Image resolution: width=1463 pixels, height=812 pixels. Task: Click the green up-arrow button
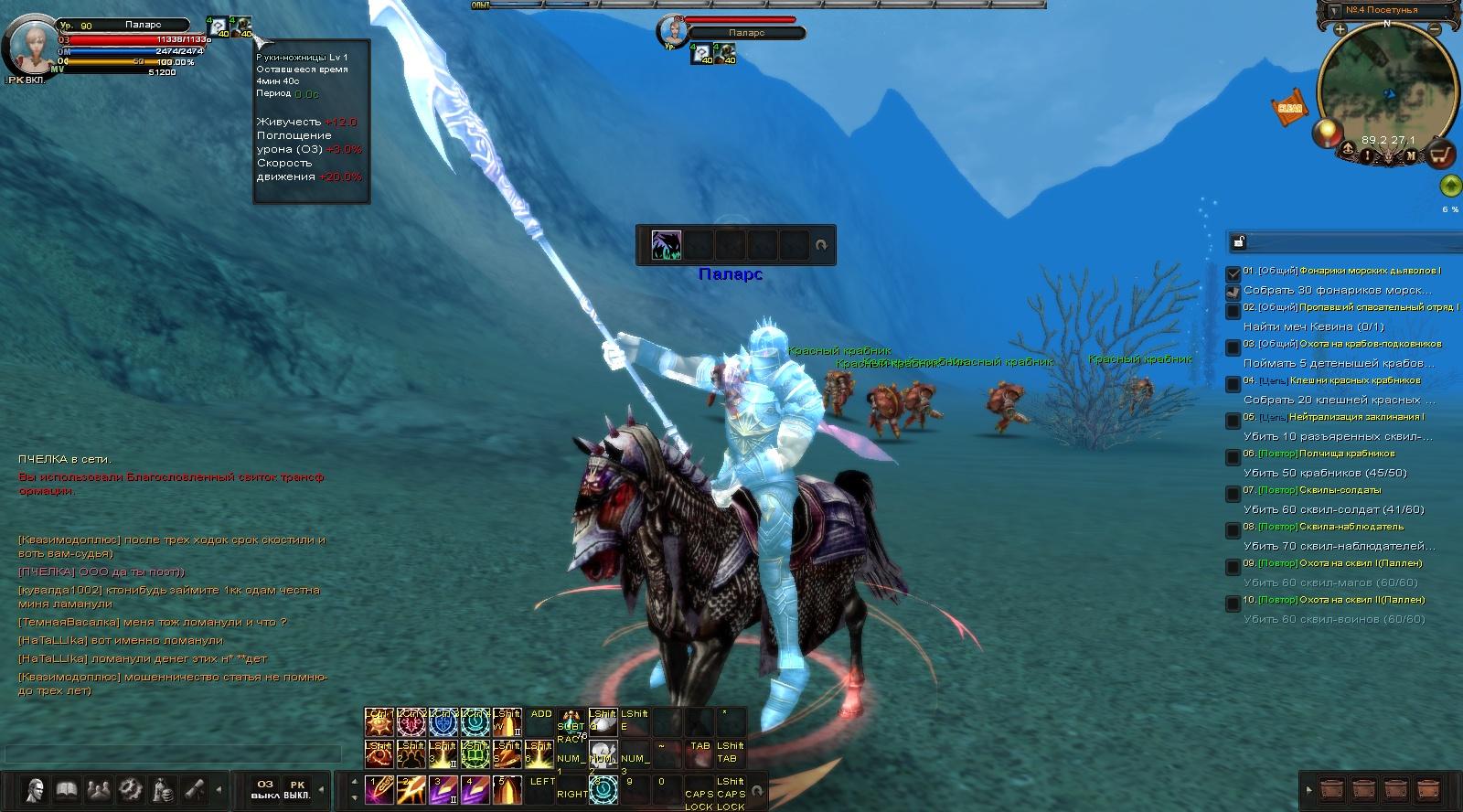click(1449, 187)
